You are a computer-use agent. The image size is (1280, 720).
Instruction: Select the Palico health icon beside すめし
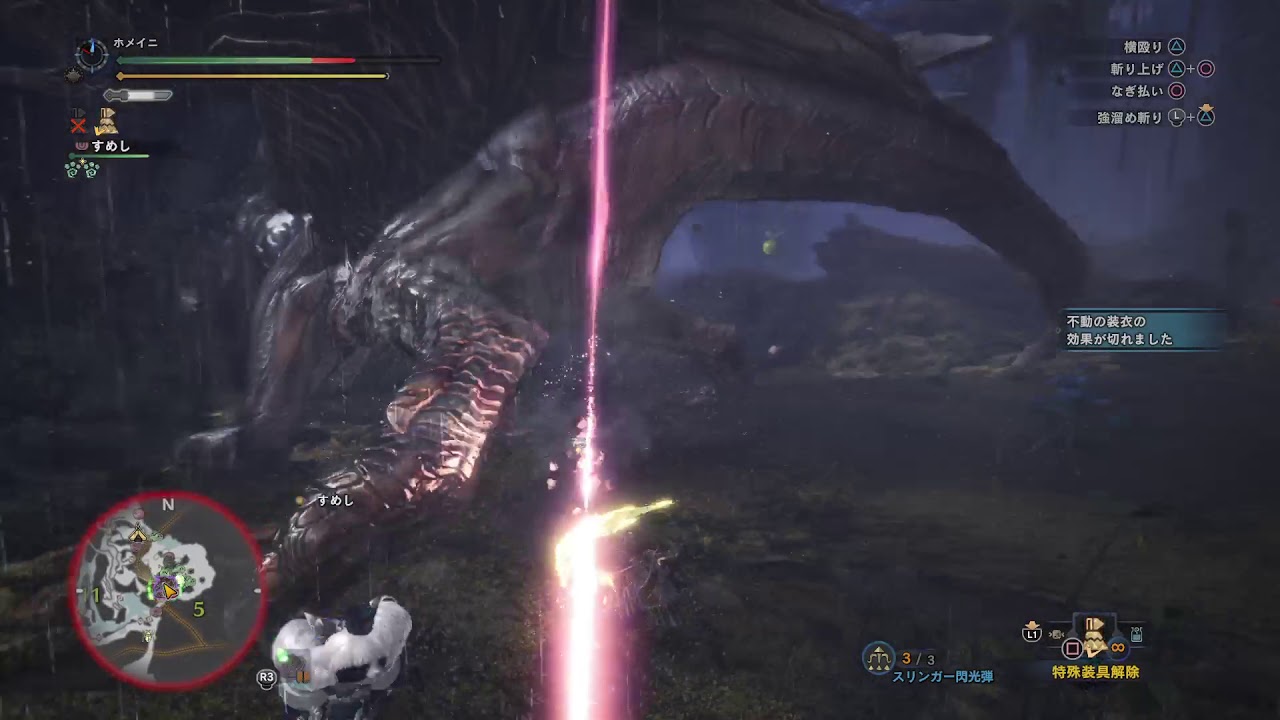coord(81,144)
